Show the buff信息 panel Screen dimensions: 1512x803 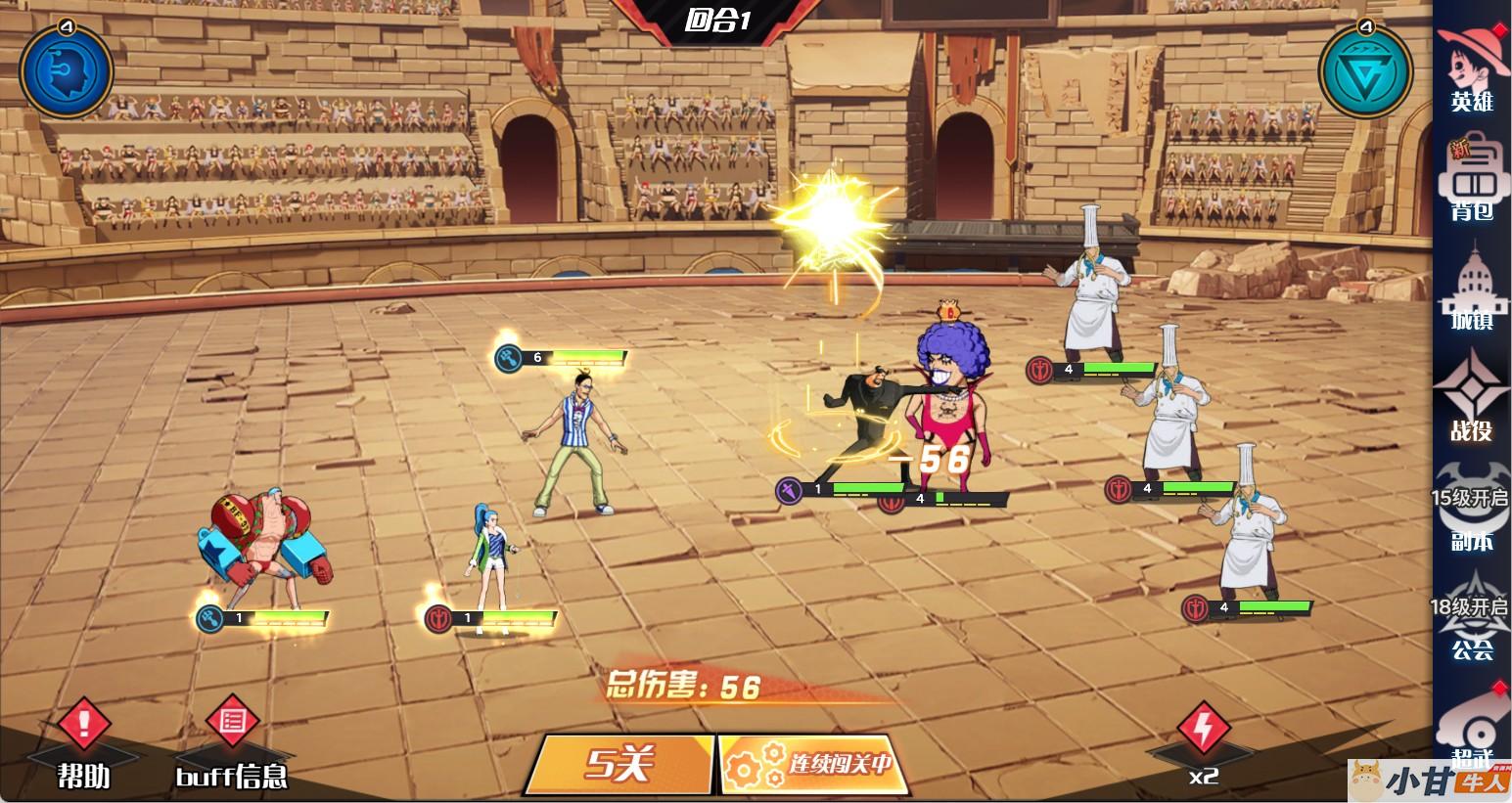[x=232, y=745]
